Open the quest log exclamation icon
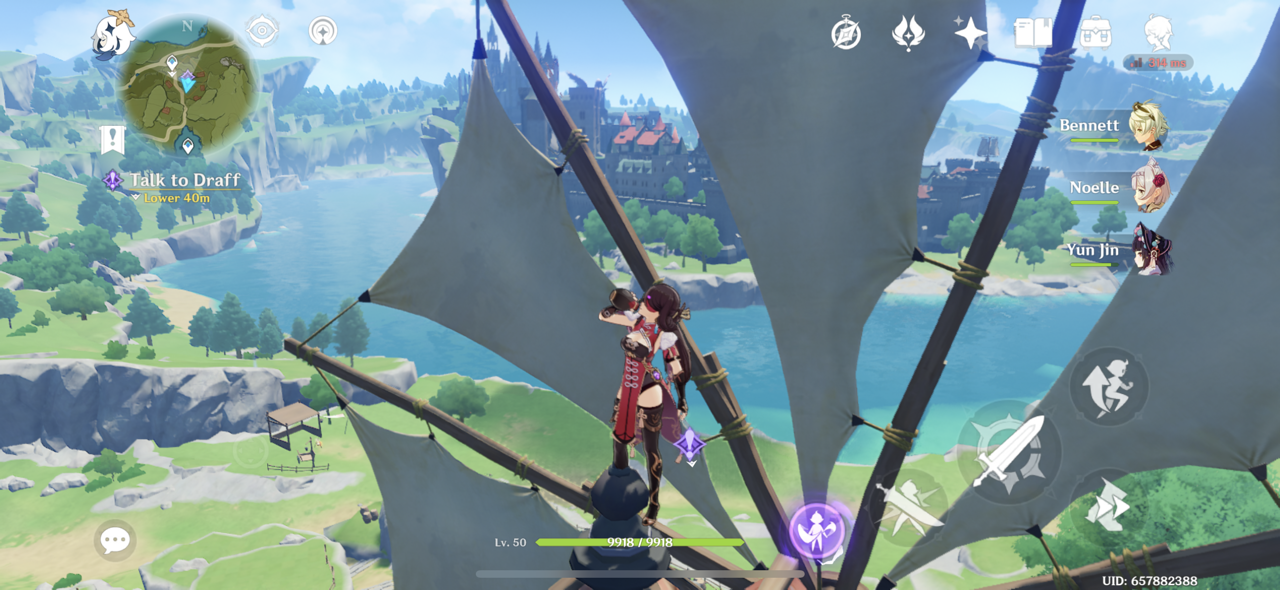This screenshot has height=590, width=1280. tap(112, 140)
